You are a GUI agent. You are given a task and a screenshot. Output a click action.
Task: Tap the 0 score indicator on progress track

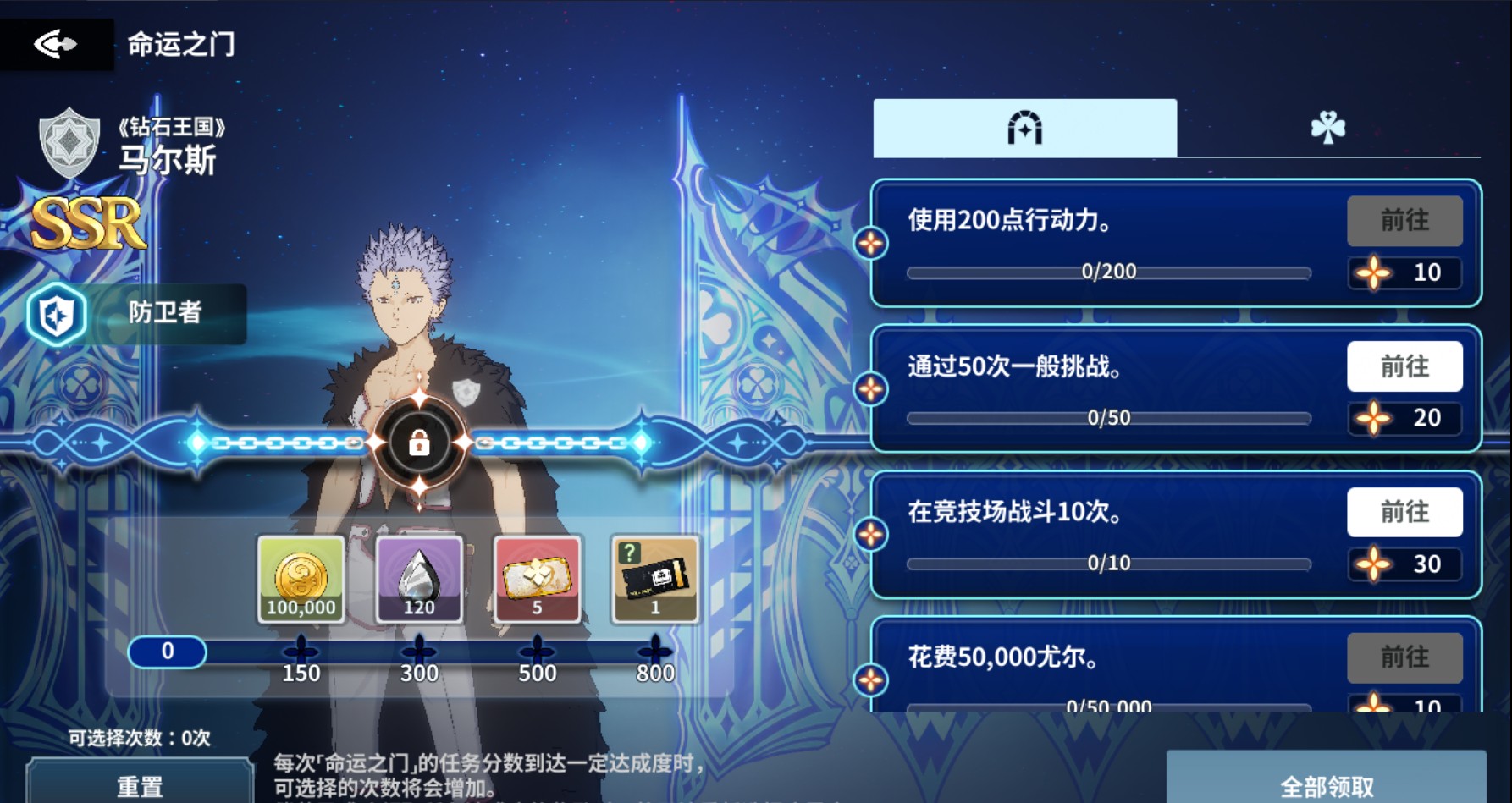(x=168, y=652)
